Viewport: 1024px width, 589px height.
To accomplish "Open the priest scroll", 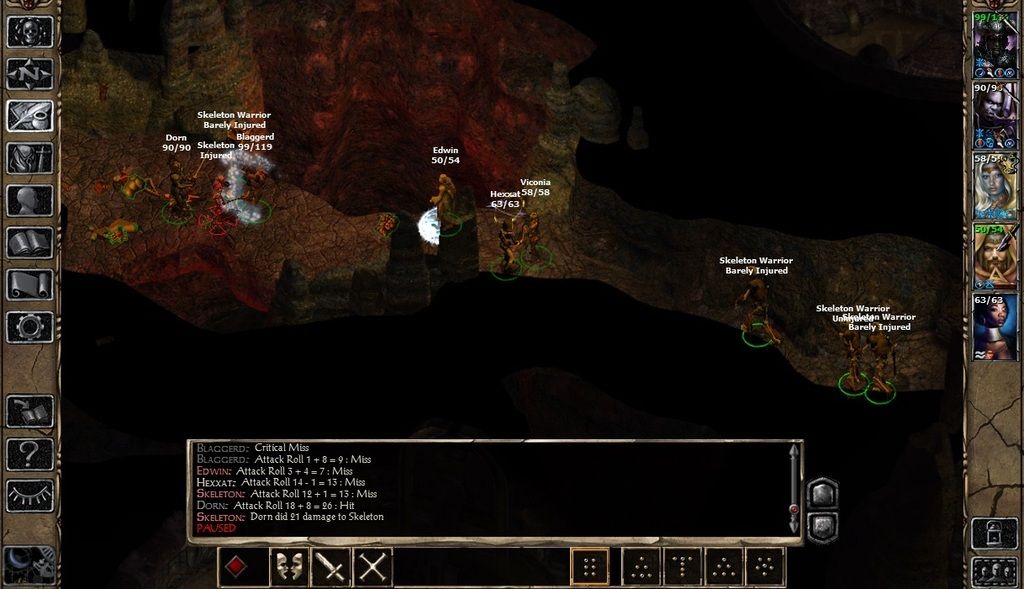I will [x=30, y=284].
